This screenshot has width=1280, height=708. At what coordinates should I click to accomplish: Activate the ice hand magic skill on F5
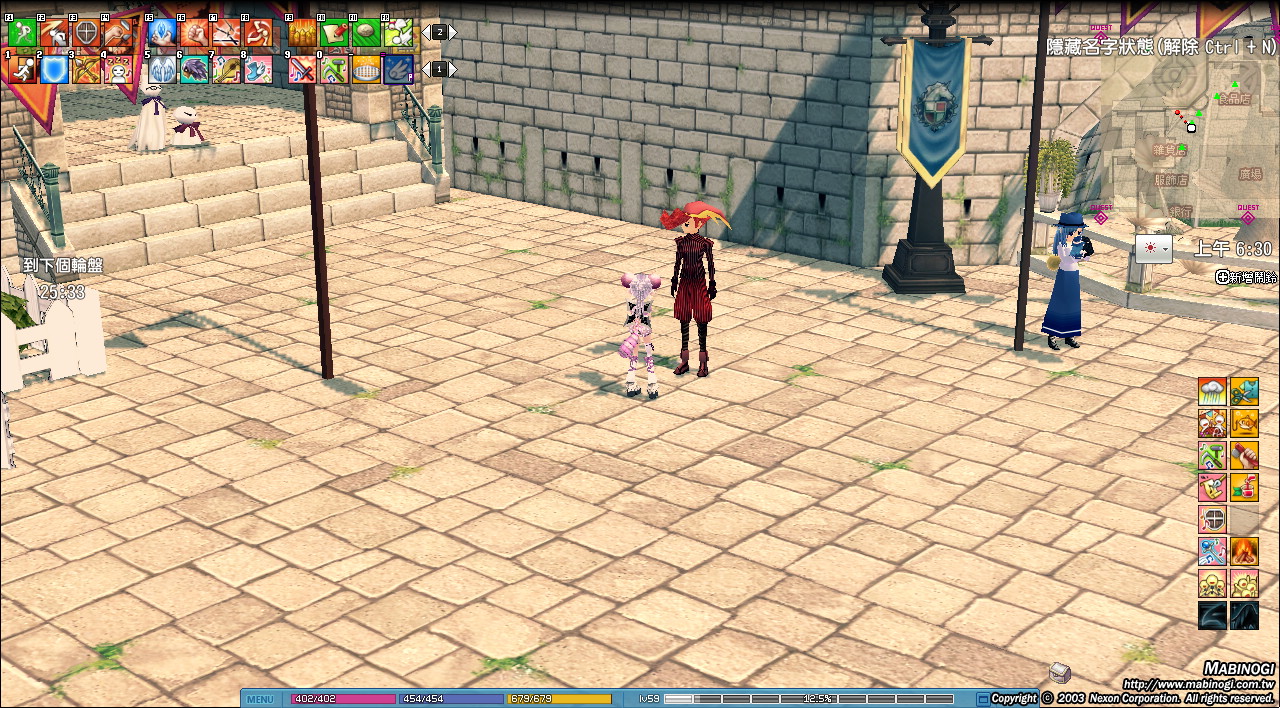point(162,33)
